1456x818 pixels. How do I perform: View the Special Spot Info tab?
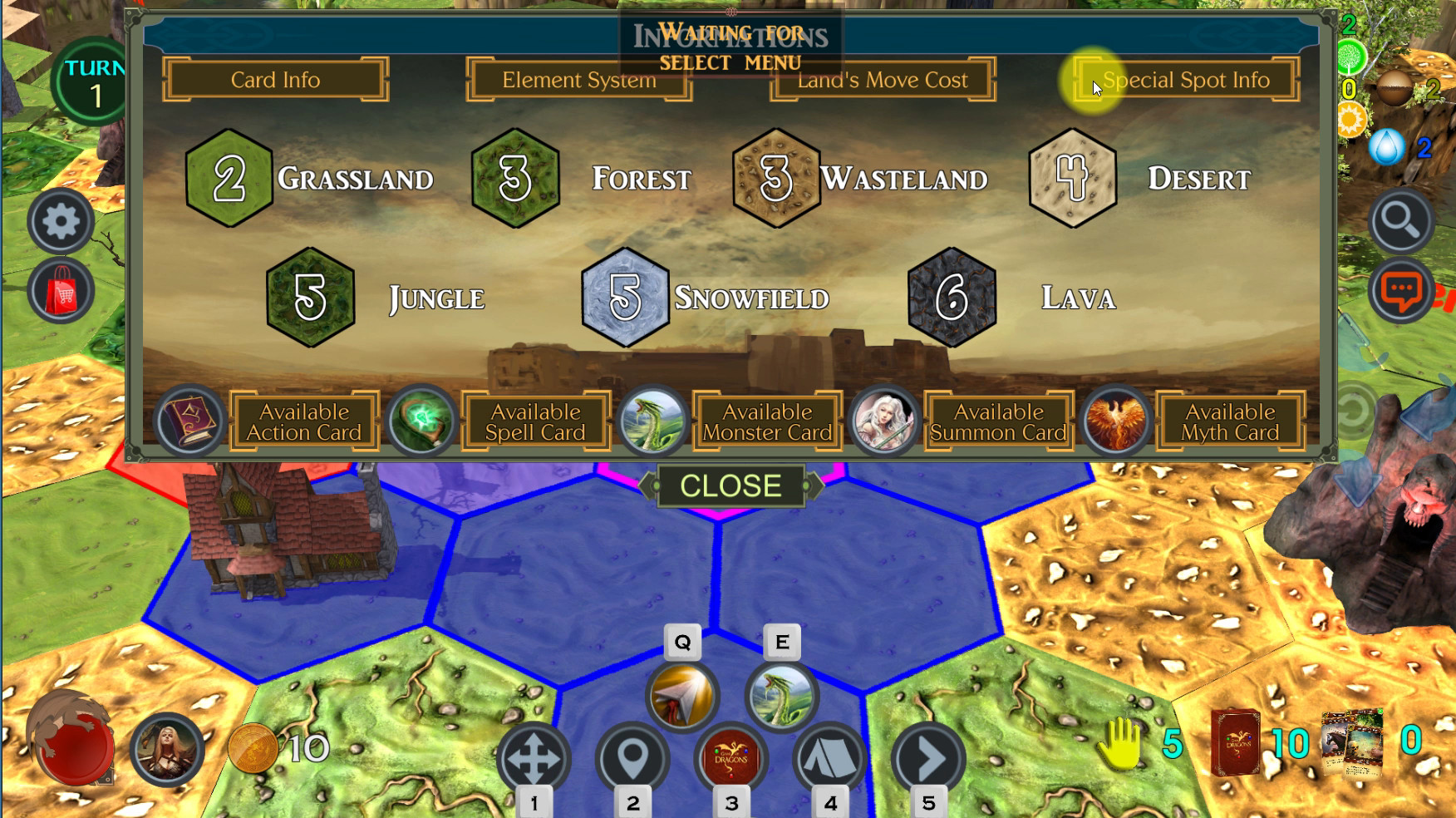pos(1183,80)
